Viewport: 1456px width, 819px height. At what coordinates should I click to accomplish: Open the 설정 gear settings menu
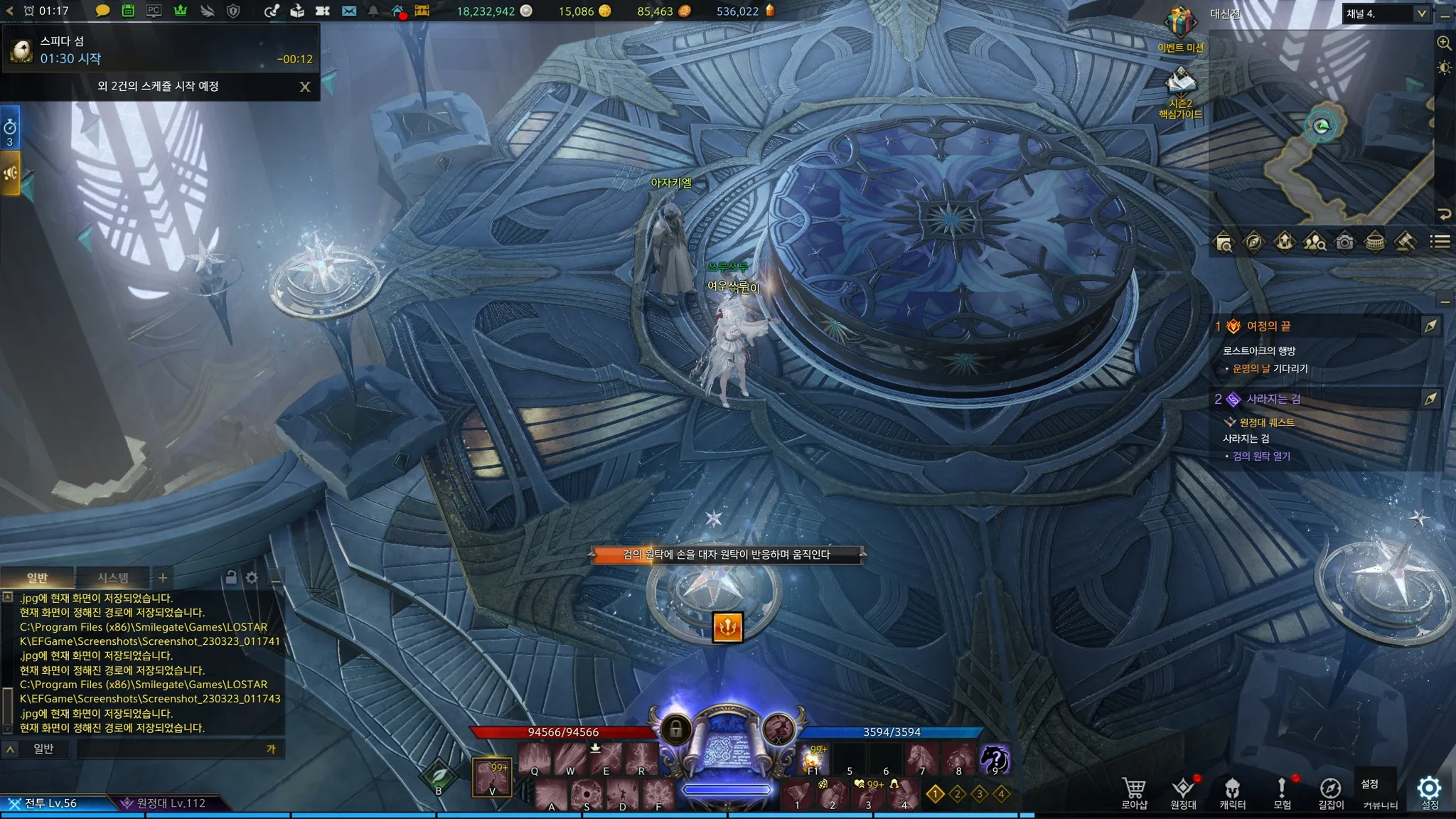coord(1429,791)
